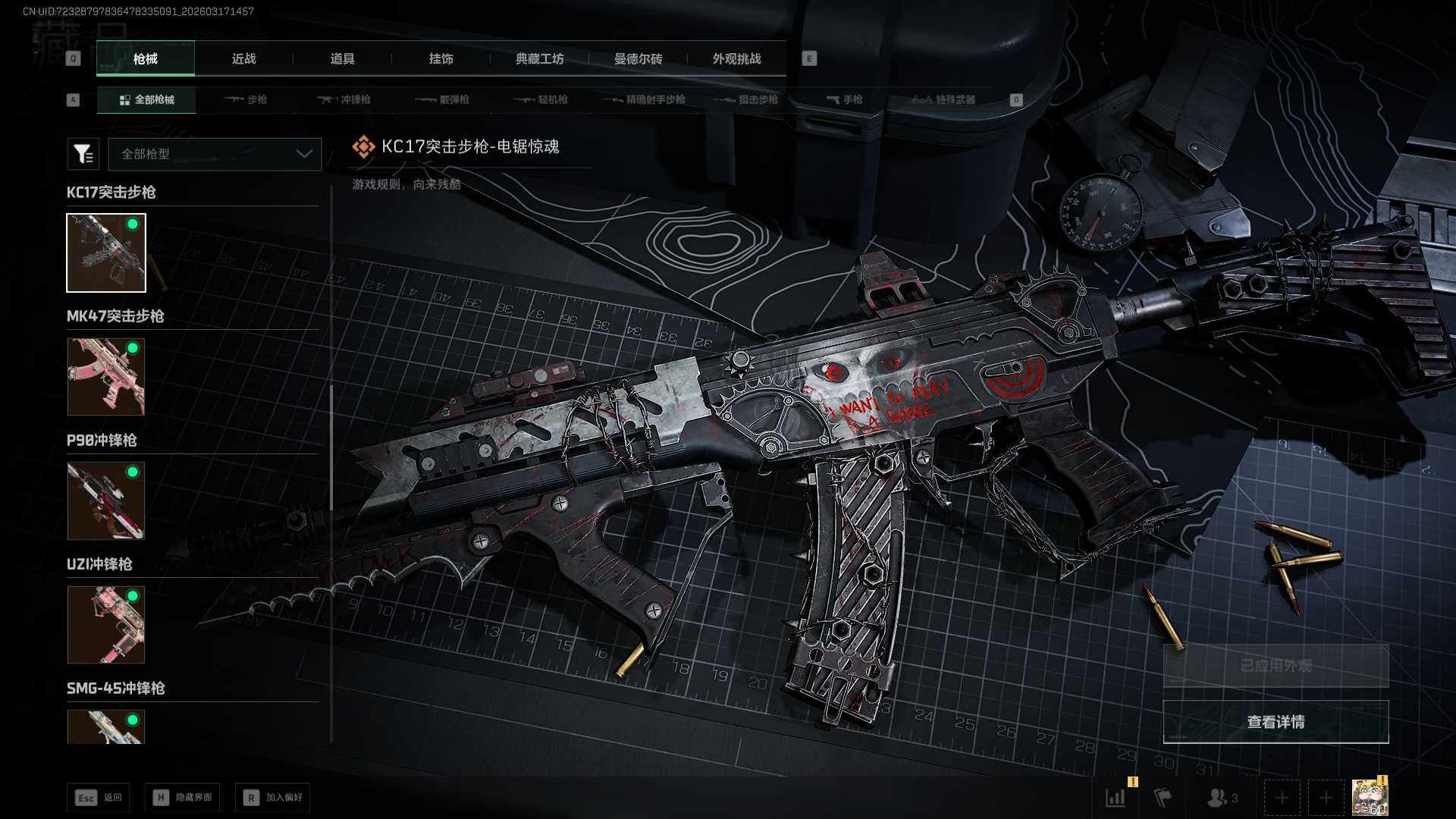Screen dimensions: 1456x819
Task: Open the 曼德尔砖 tab
Action: pyautogui.click(x=638, y=58)
